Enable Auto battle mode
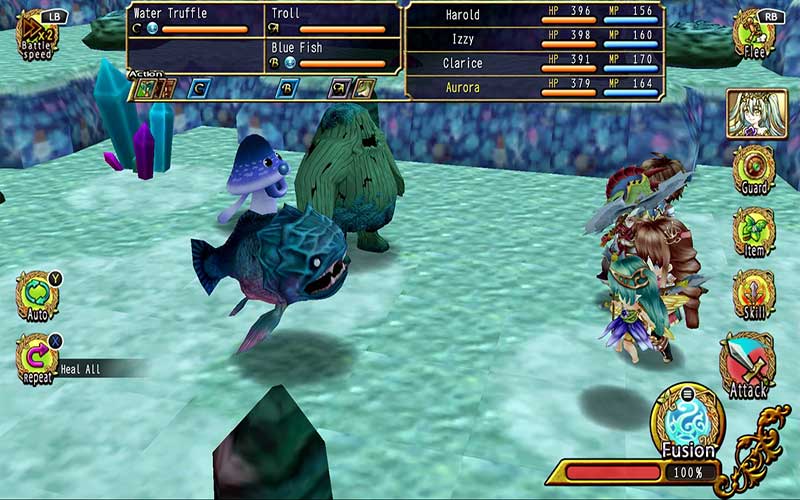This screenshot has width=800, height=500. coord(37,295)
